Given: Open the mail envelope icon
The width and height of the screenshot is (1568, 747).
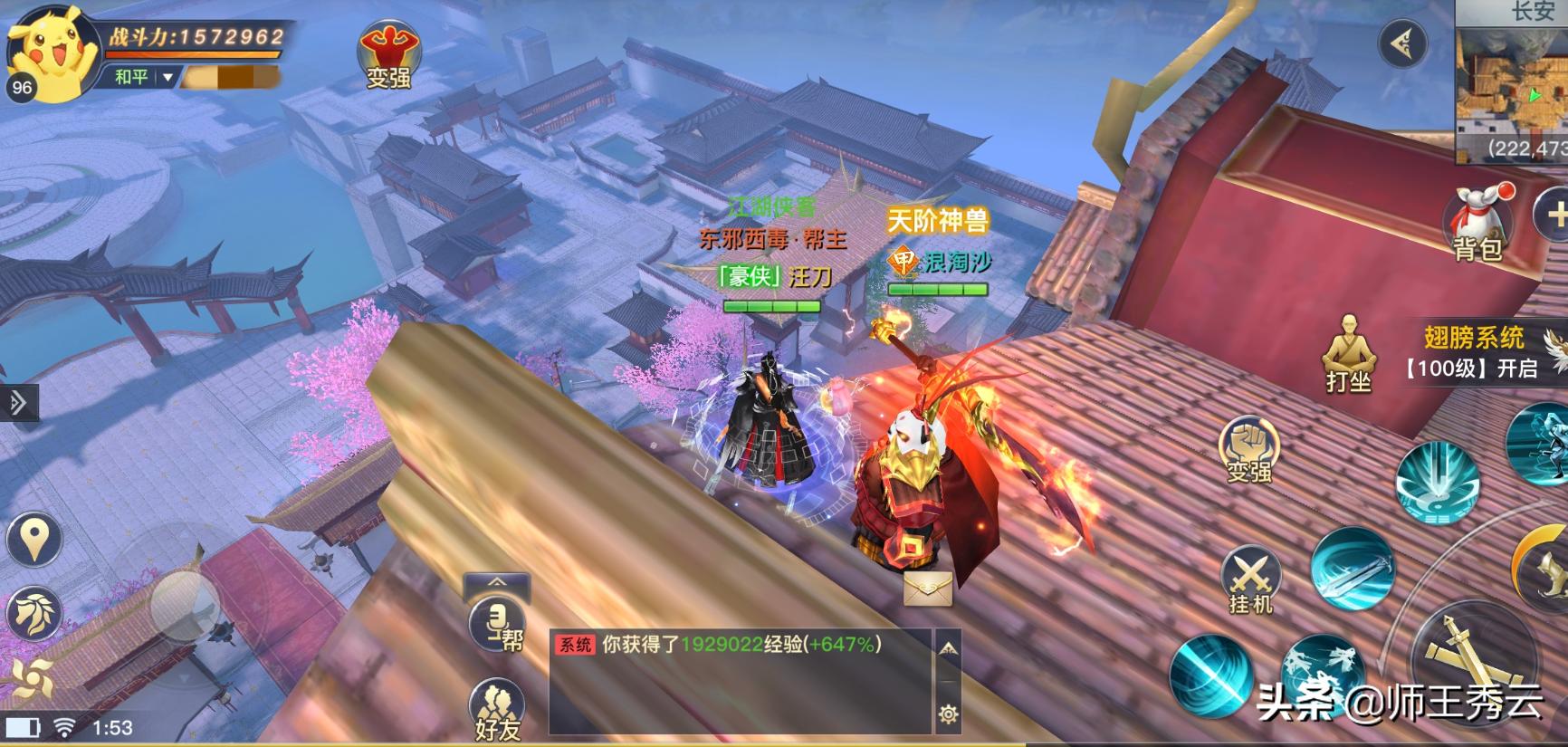Looking at the screenshot, I should pos(928,589).
